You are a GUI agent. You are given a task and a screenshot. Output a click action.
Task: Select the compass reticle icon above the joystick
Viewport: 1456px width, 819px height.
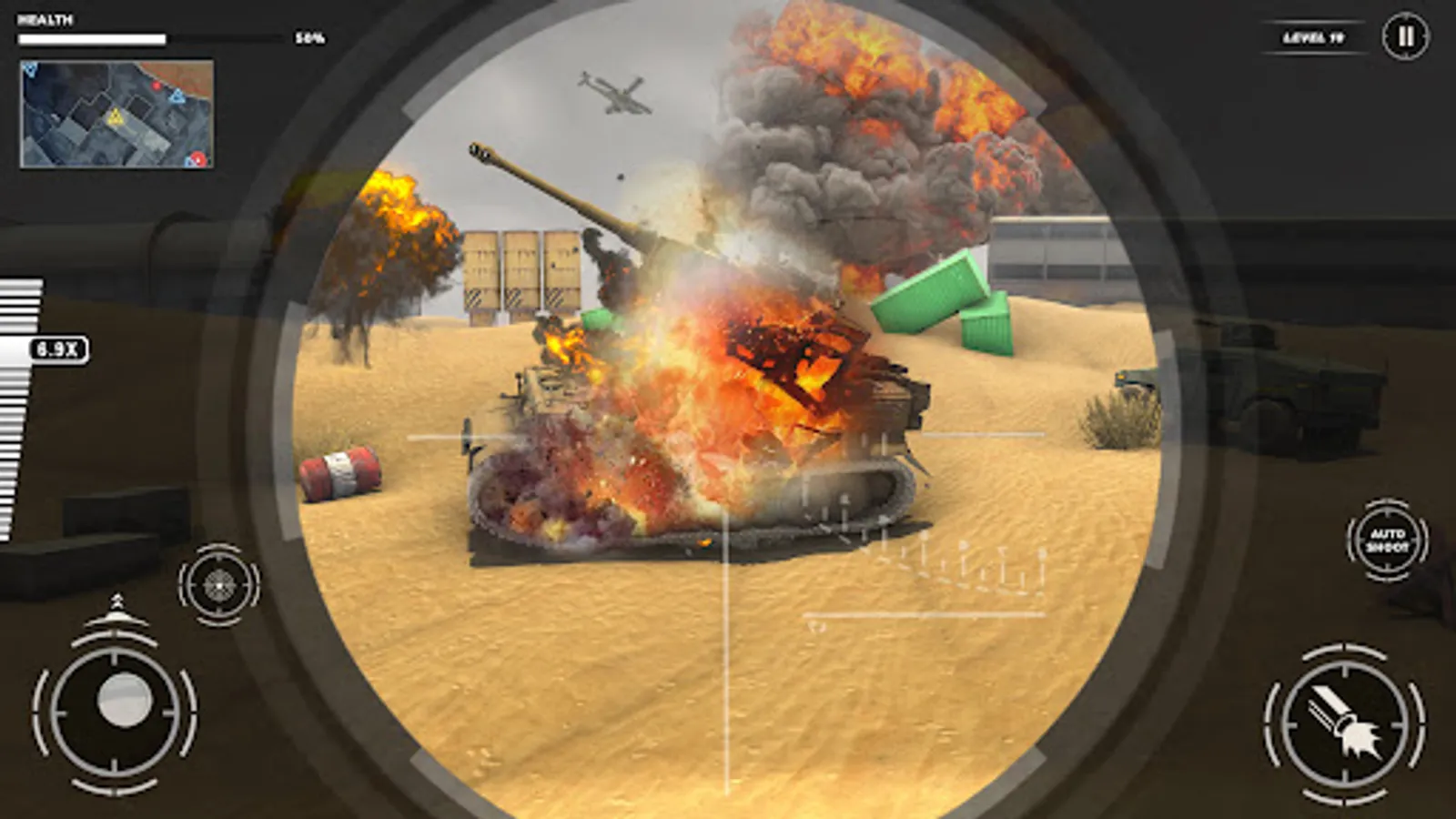218,582
